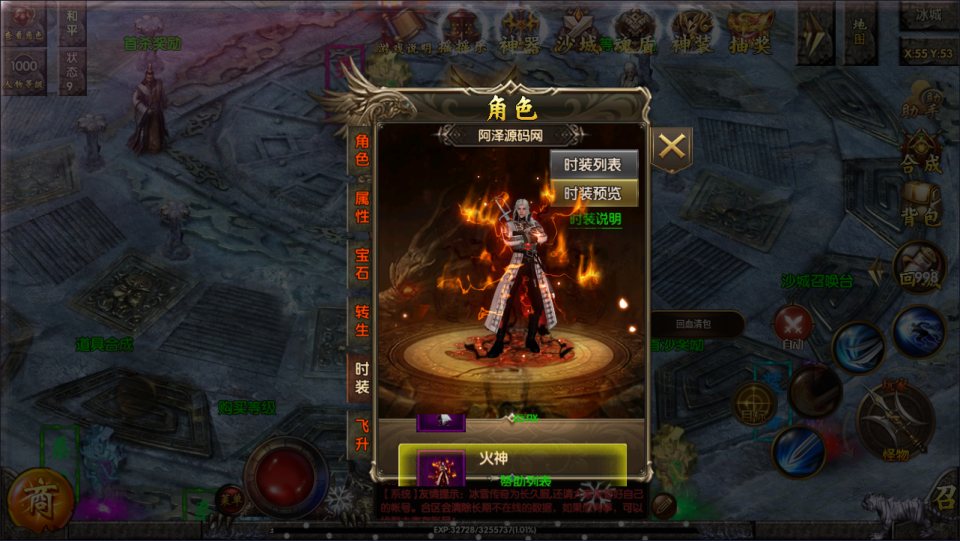Switch to the 飞升 ascension tab
960x541 pixels.
click(361, 435)
